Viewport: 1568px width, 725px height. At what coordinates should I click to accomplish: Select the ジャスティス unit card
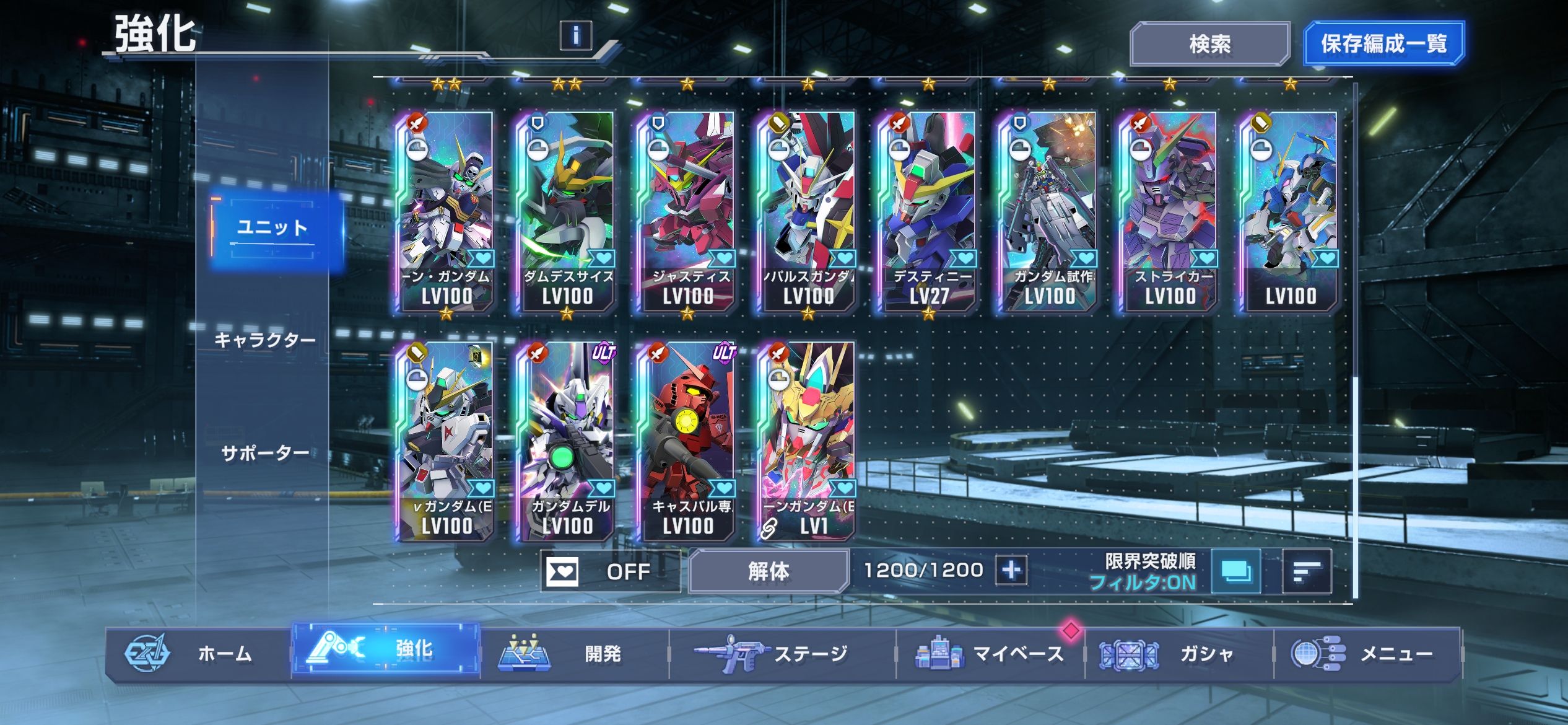coord(687,211)
